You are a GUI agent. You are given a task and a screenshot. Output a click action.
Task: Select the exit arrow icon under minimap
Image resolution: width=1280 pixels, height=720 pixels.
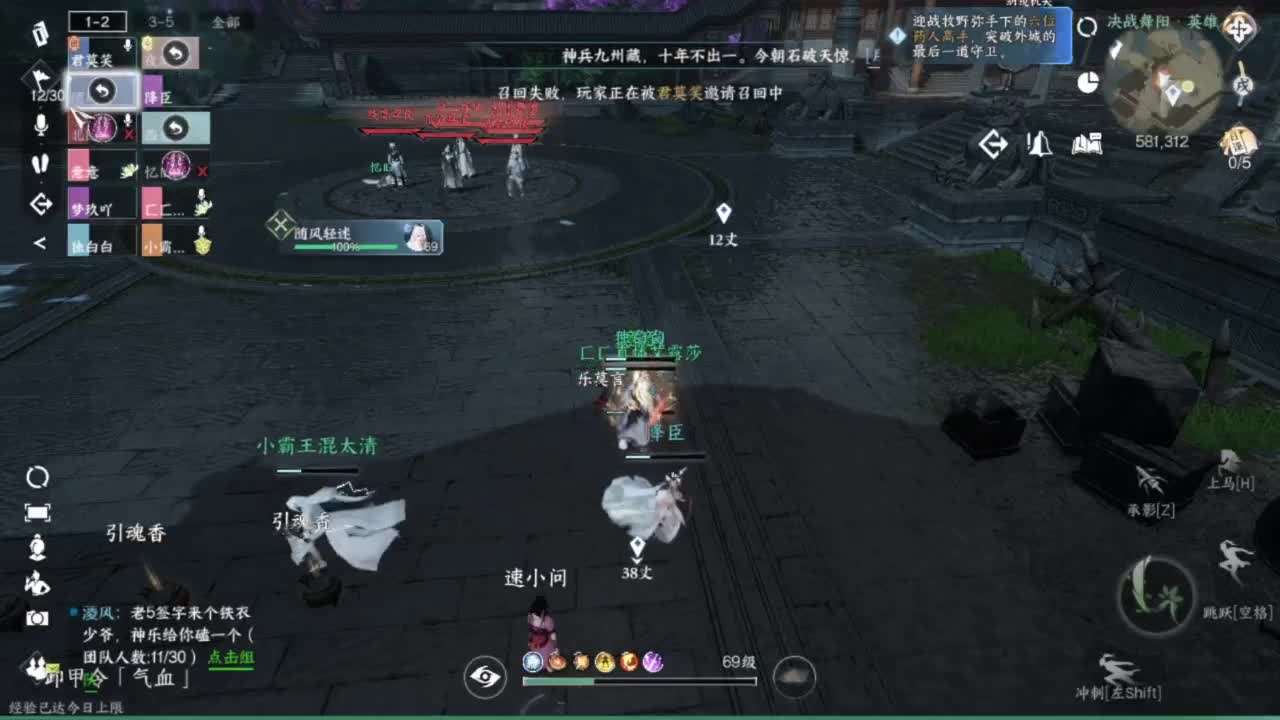[x=994, y=145]
